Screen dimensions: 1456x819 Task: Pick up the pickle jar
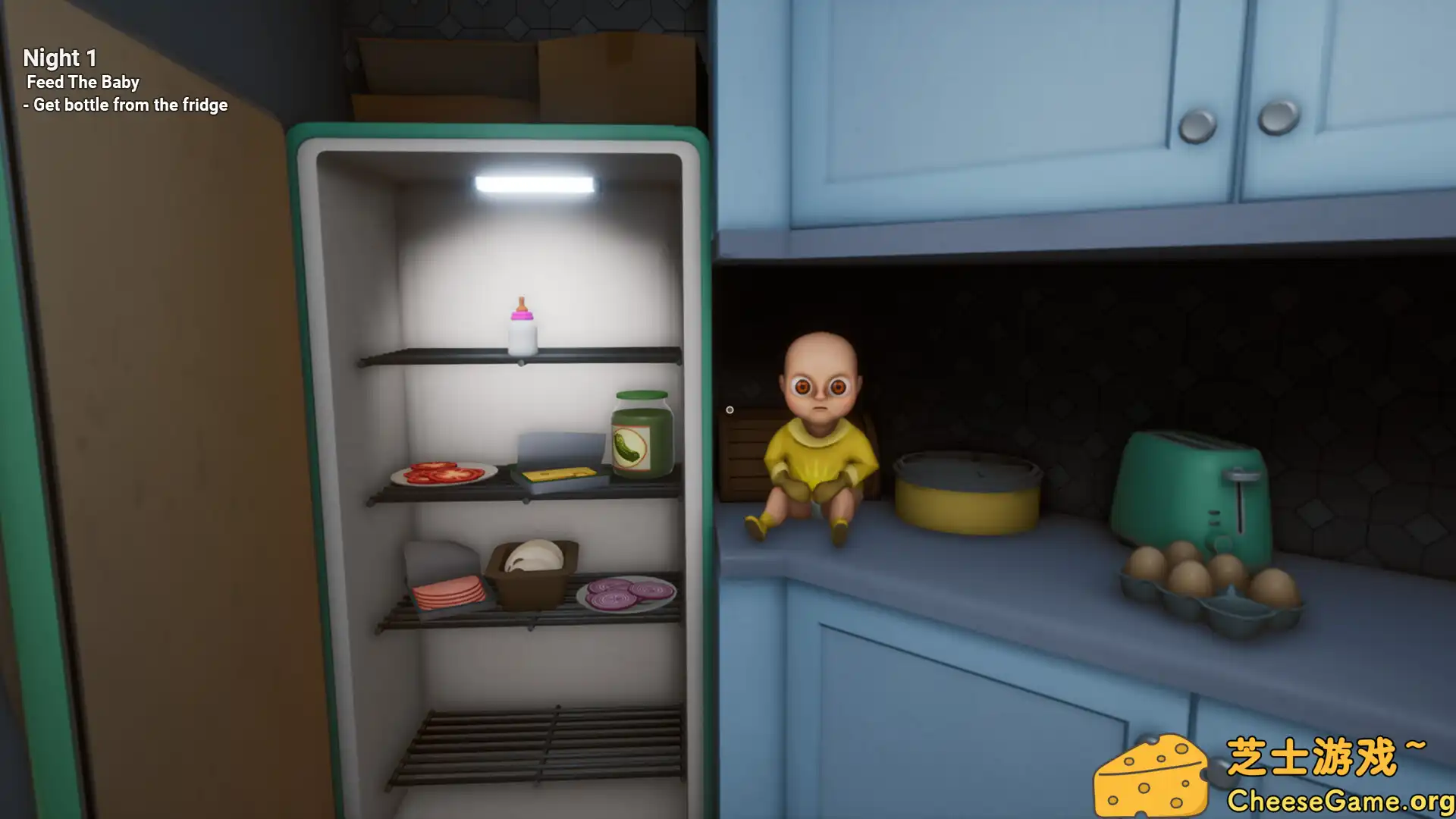641,432
